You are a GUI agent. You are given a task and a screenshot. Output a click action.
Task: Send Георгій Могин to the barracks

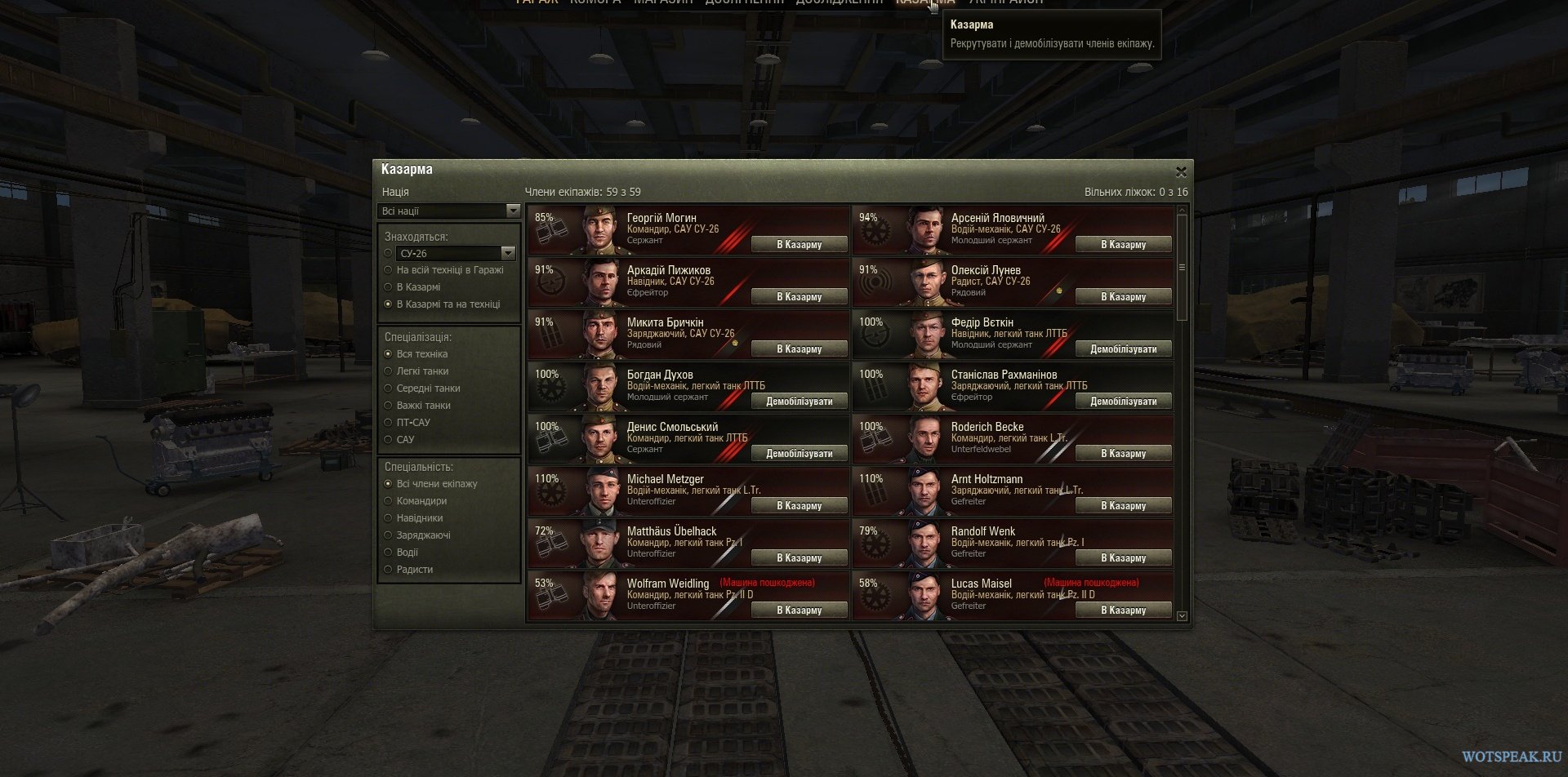[799, 244]
